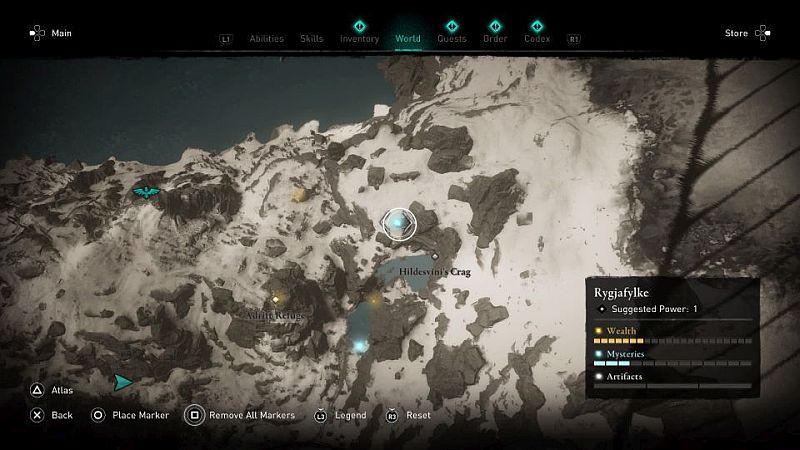
Task: Click the highlighted mystery marker above Hildesvini's Crag
Action: pyautogui.click(x=399, y=222)
